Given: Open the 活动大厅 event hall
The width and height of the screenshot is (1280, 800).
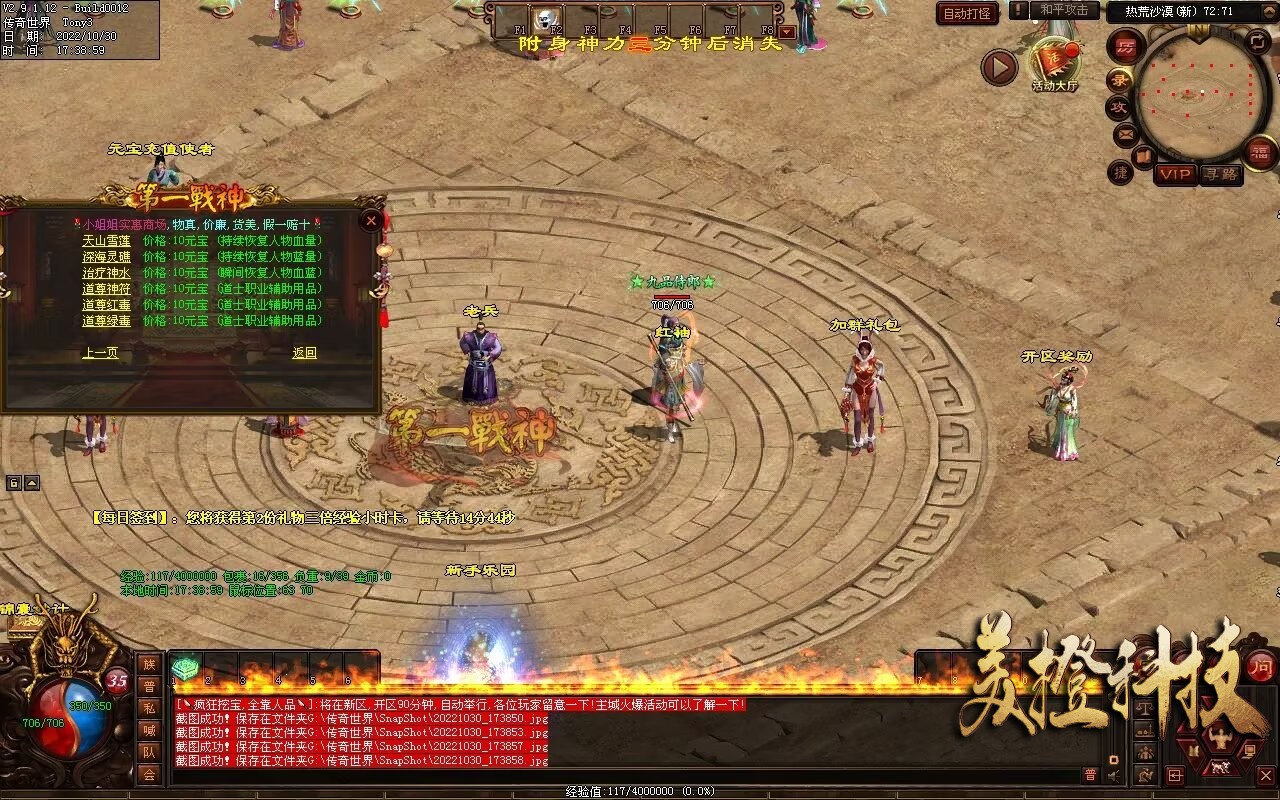Looking at the screenshot, I should 1055,66.
